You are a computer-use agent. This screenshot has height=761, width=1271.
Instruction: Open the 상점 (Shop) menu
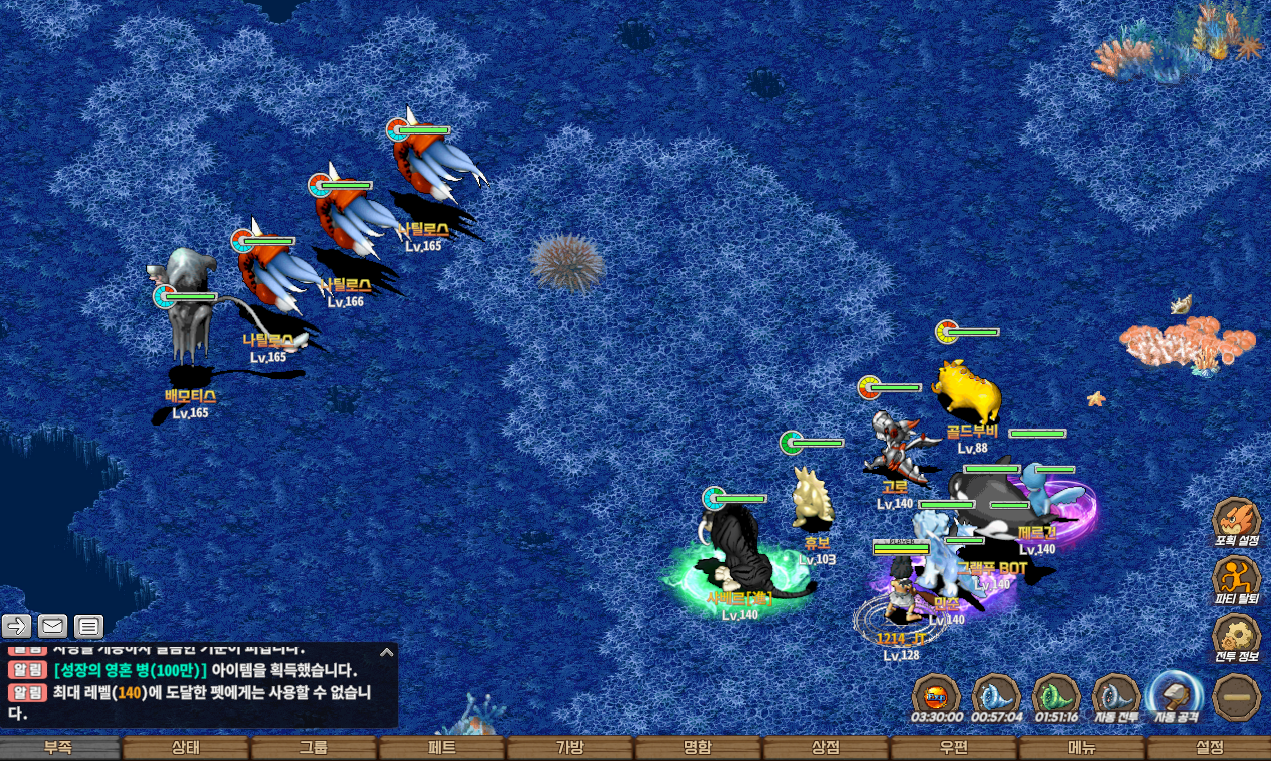tap(826, 748)
